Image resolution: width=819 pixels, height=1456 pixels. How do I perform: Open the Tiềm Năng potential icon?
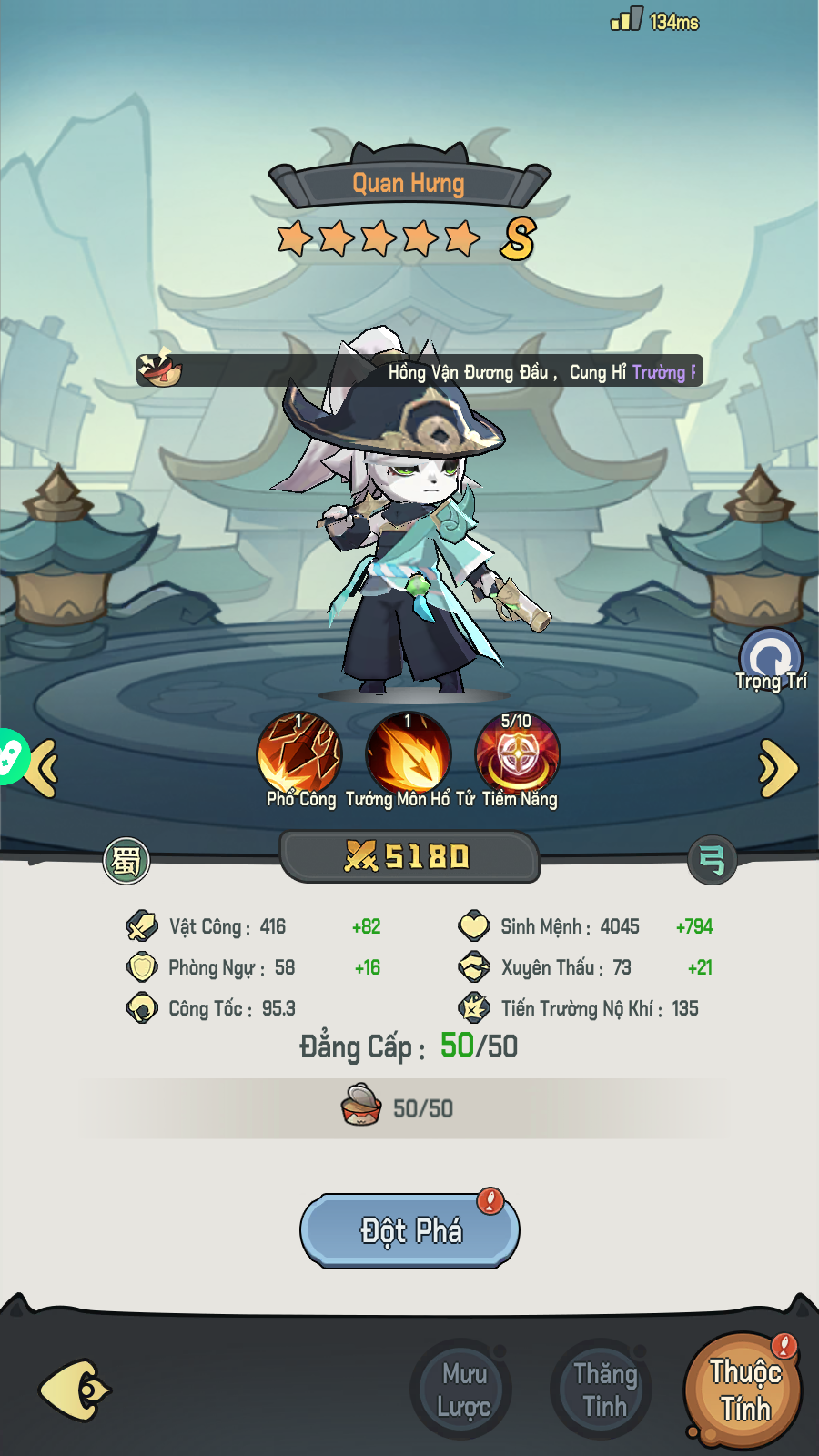(517, 754)
